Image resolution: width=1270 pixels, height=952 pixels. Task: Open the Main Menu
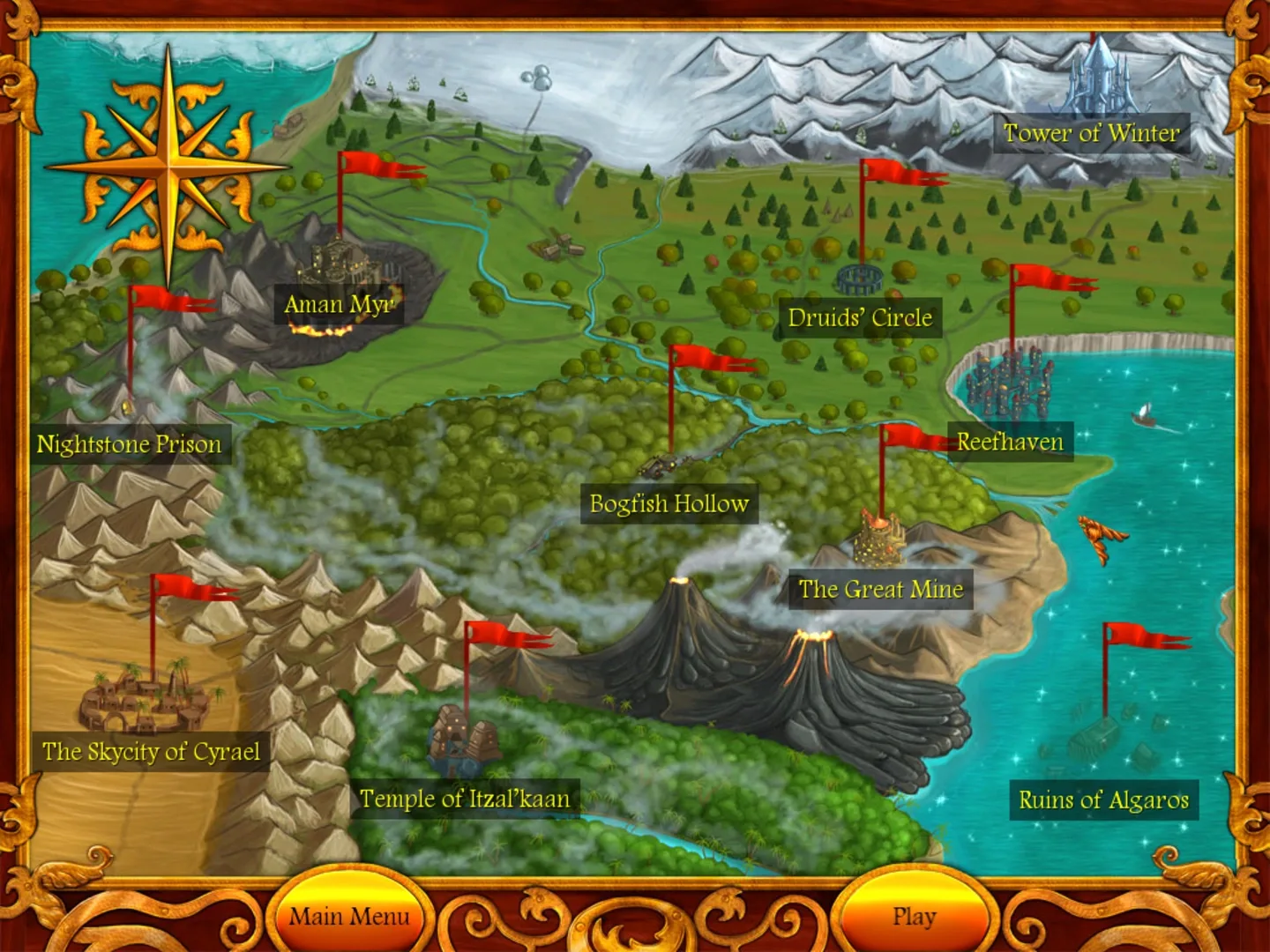[x=348, y=917]
